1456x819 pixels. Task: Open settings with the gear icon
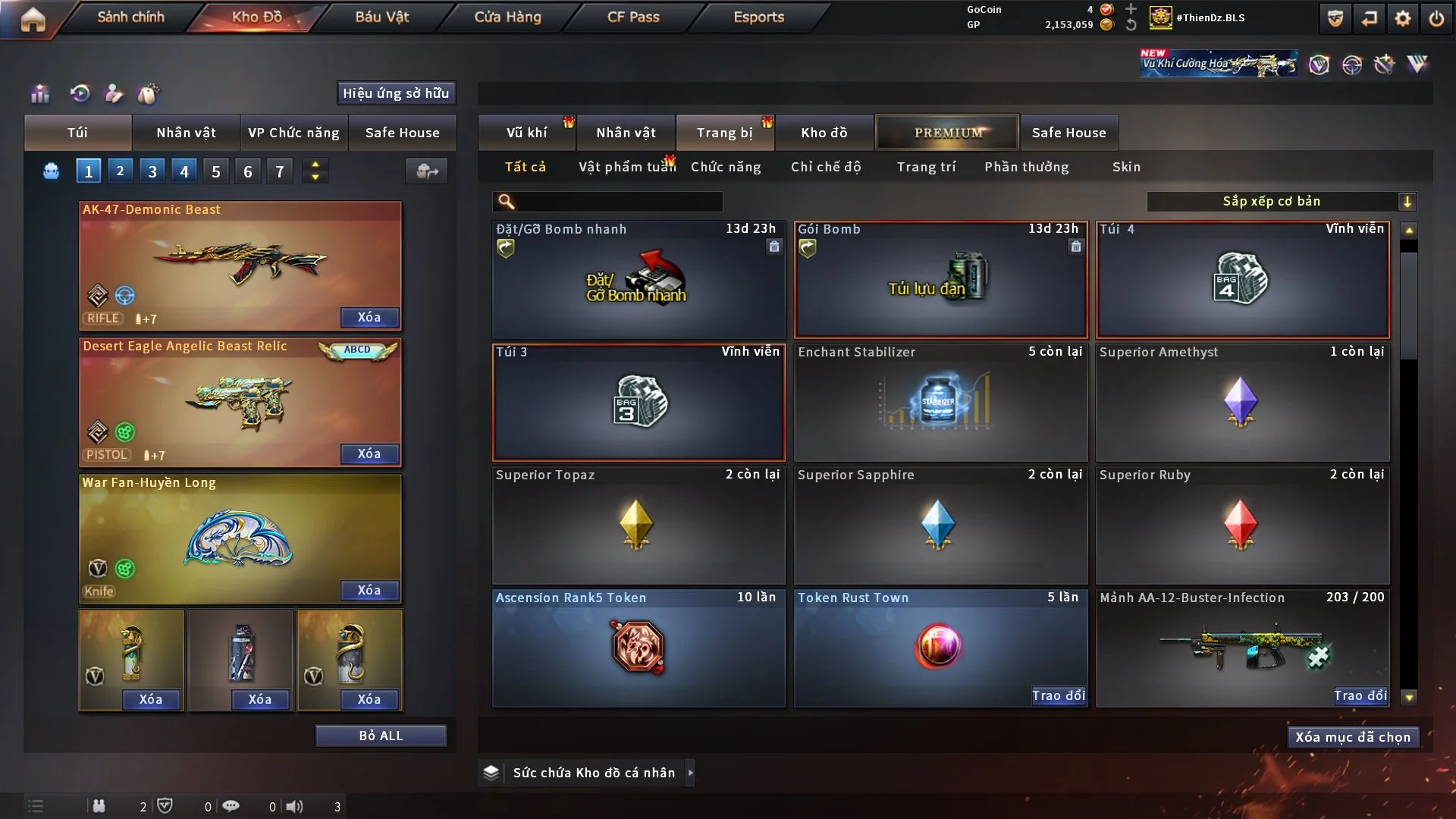[x=1403, y=18]
